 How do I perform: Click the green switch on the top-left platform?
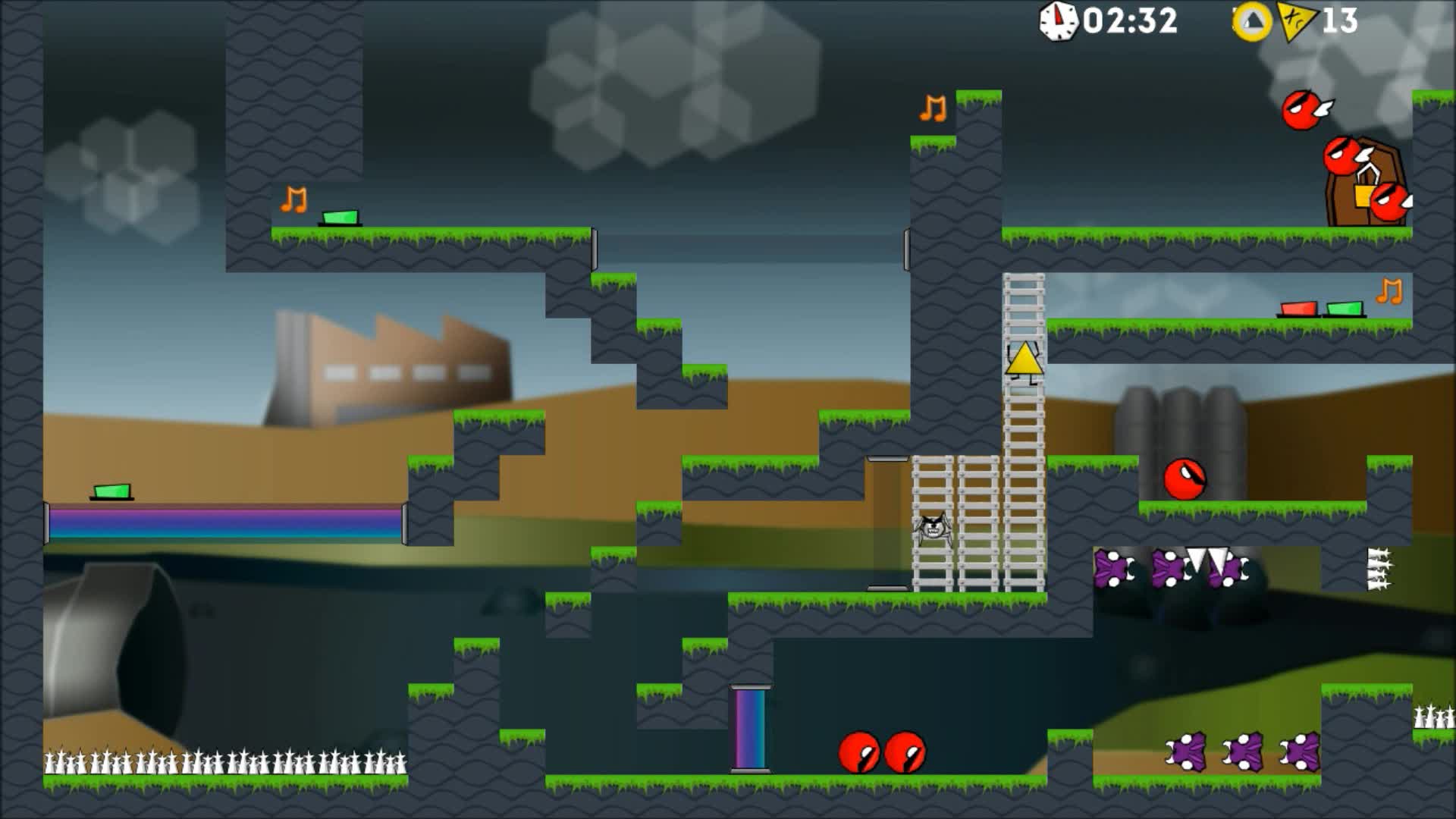point(341,218)
